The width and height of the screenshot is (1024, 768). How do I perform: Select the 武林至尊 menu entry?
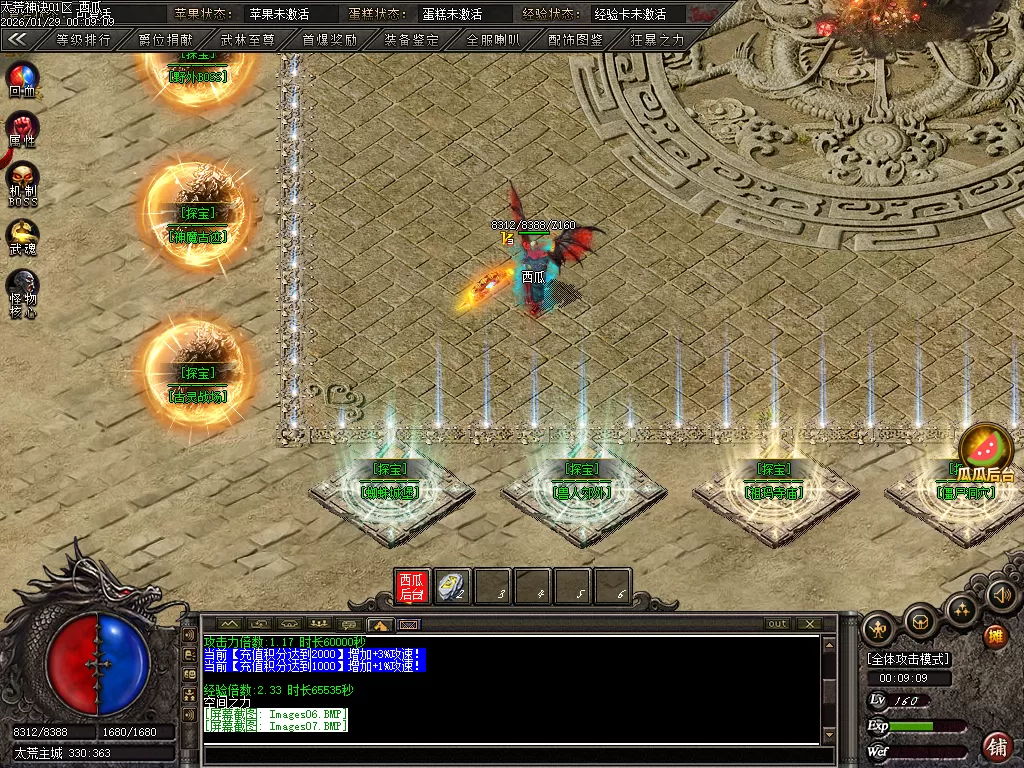click(247, 40)
